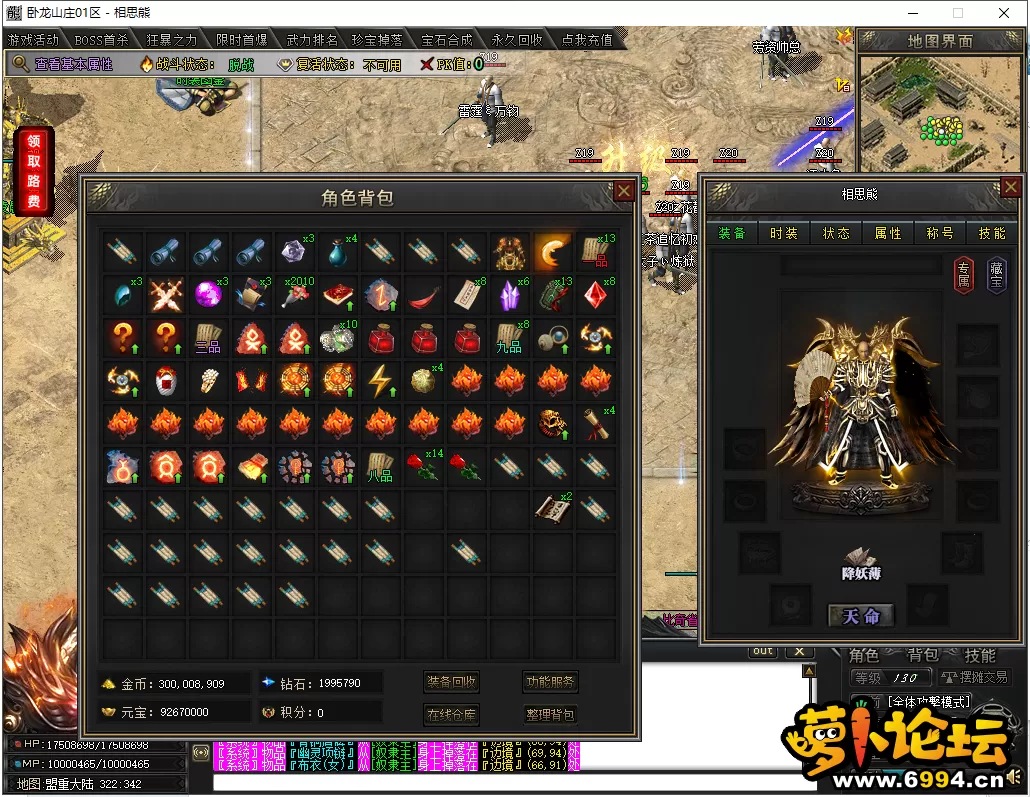1030x797 pixels.
Task: Select the glowing orange crescent item slot
Action: click(552, 251)
